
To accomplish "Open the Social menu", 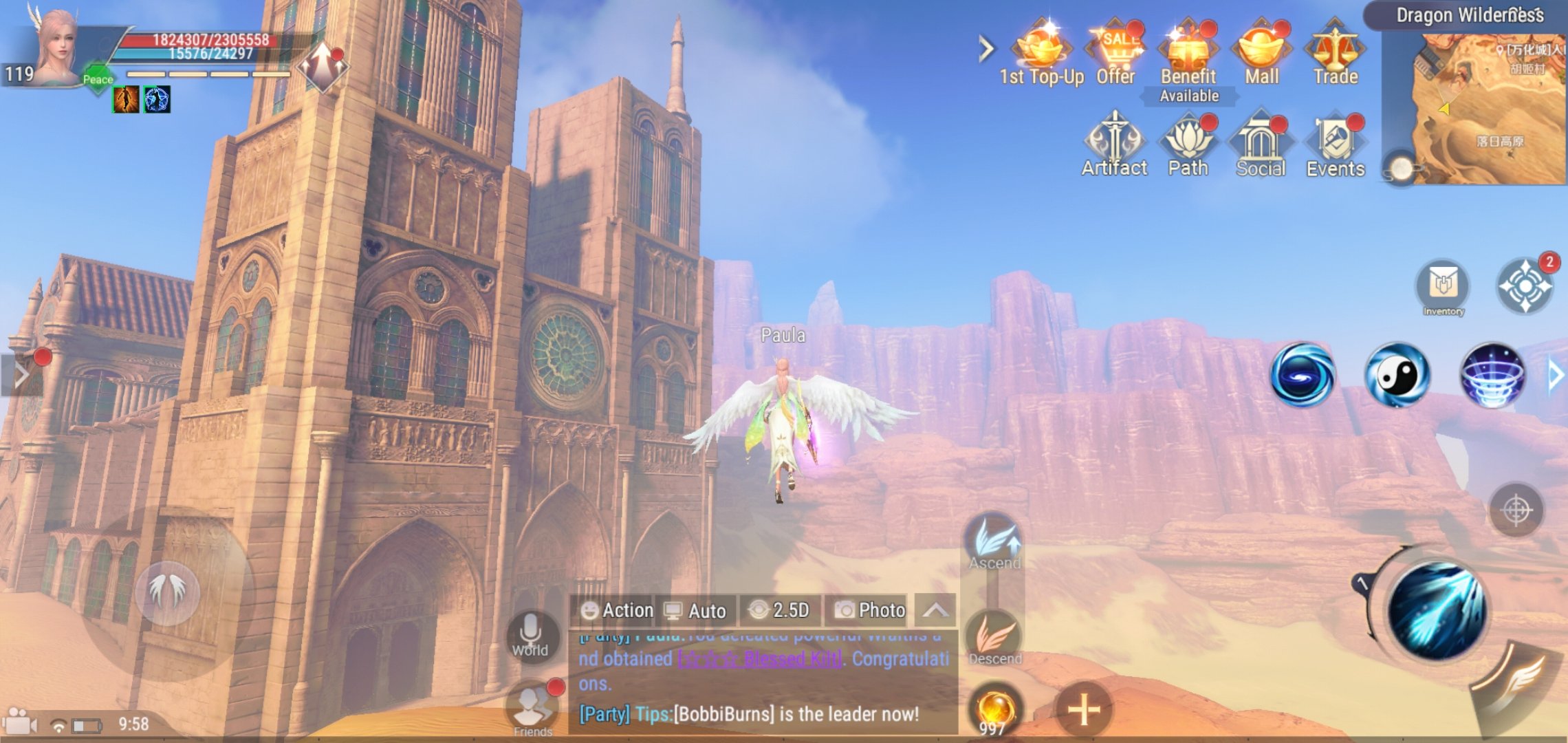I will coord(1261,144).
